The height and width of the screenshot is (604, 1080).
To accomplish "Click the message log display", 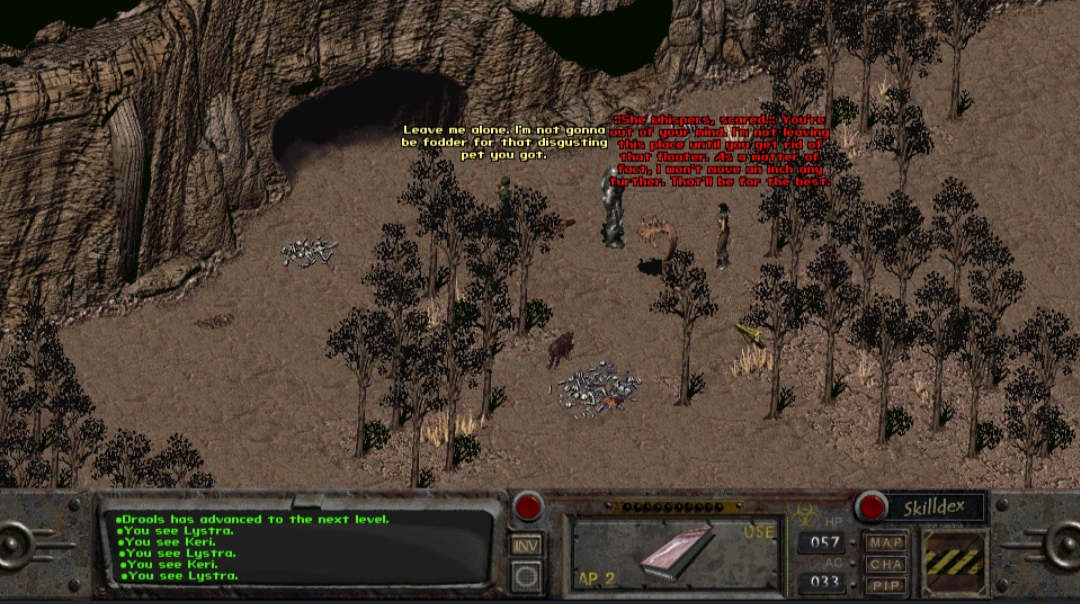I will click(300, 547).
